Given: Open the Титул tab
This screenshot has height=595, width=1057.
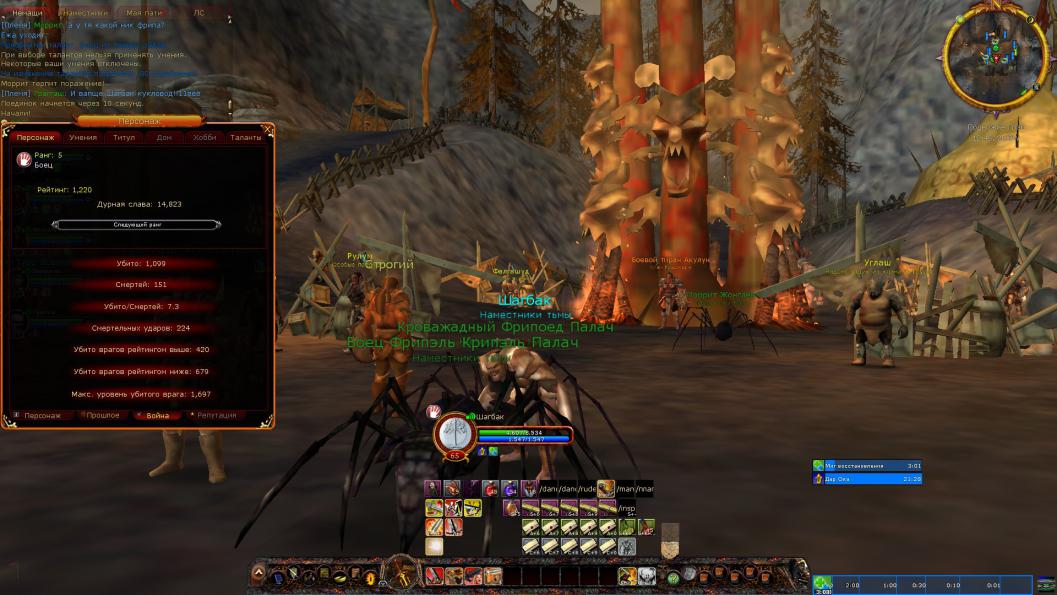Looking at the screenshot, I should (124, 137).
